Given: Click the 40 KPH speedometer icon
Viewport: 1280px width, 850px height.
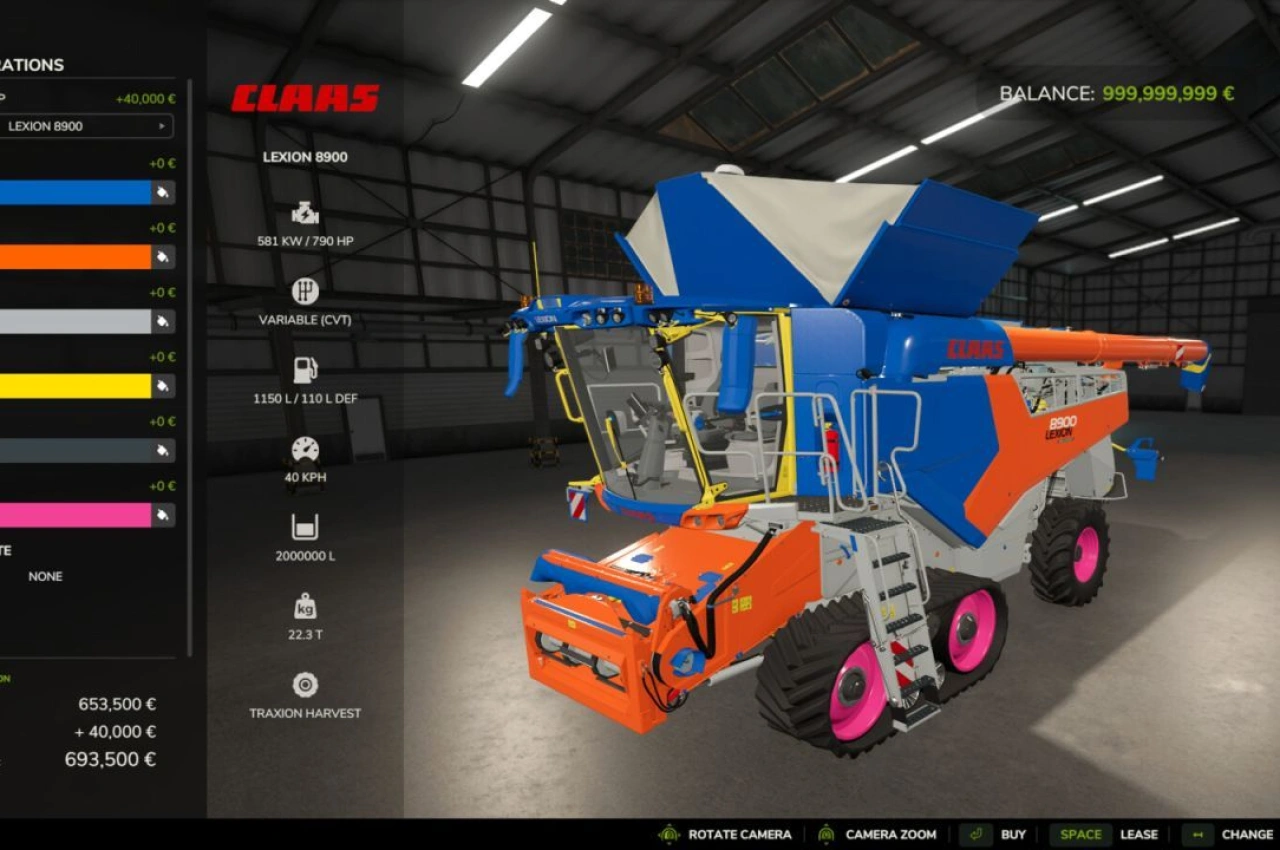Looking at the screenshot, I should [x=303, y=448].
